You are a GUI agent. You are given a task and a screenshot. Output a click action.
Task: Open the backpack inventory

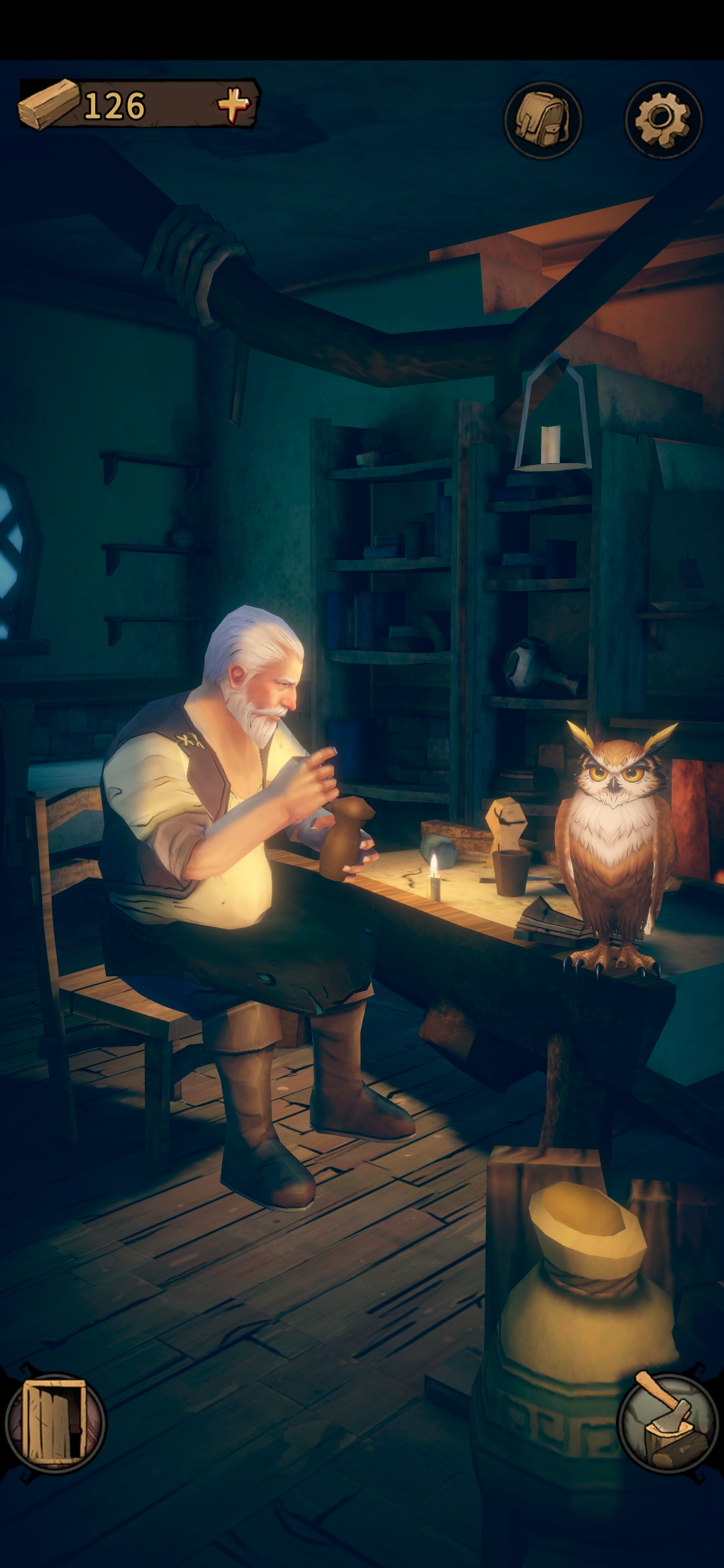[x=542, y=120]
